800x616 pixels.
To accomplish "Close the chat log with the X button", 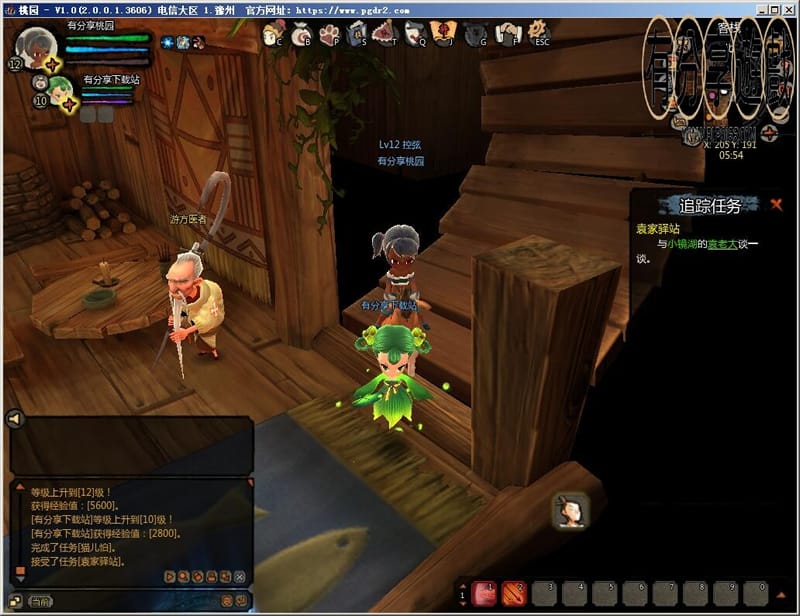I will pos(239,577).
